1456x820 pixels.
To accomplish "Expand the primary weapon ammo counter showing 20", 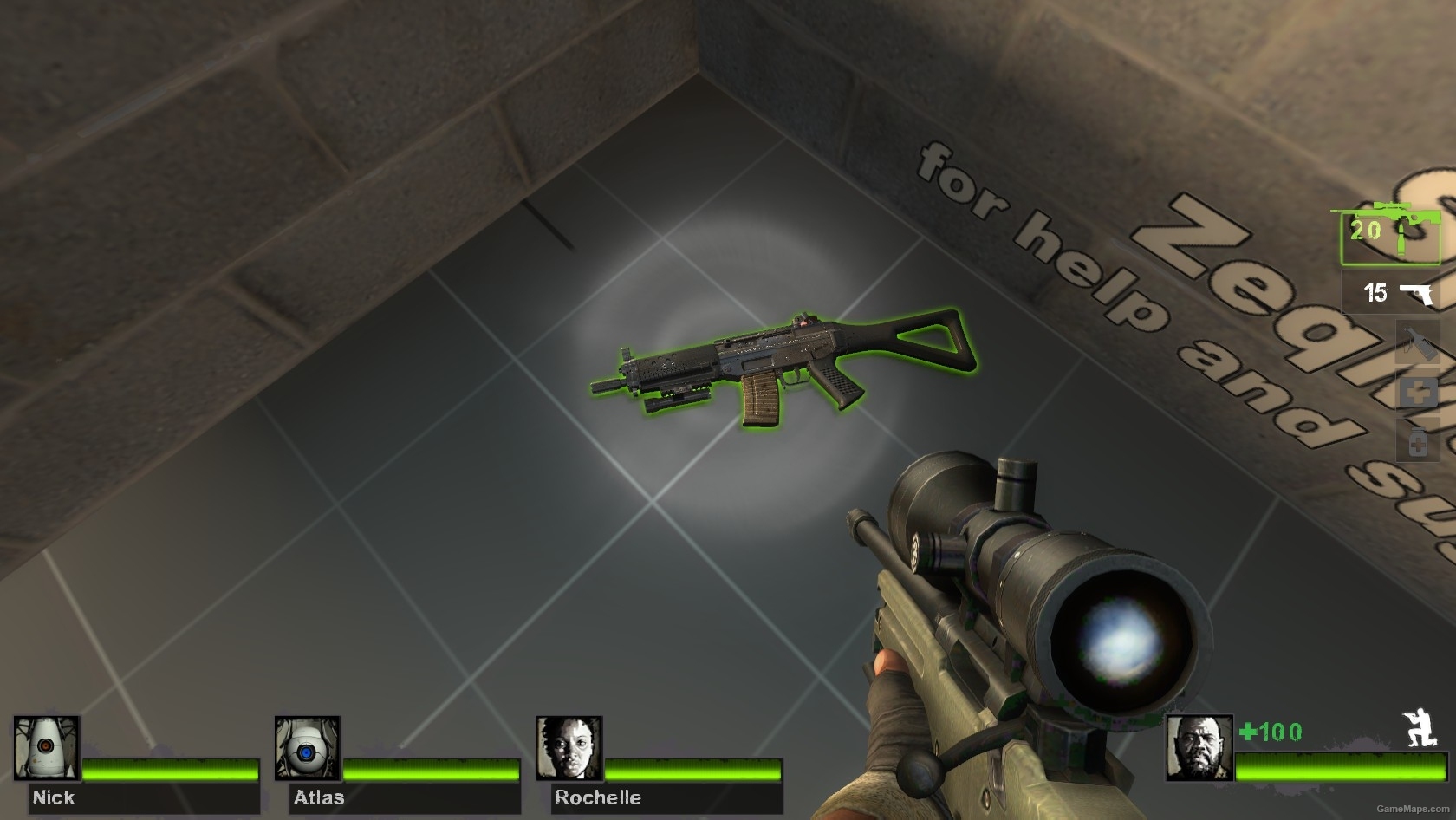I will coord(1367,231).
